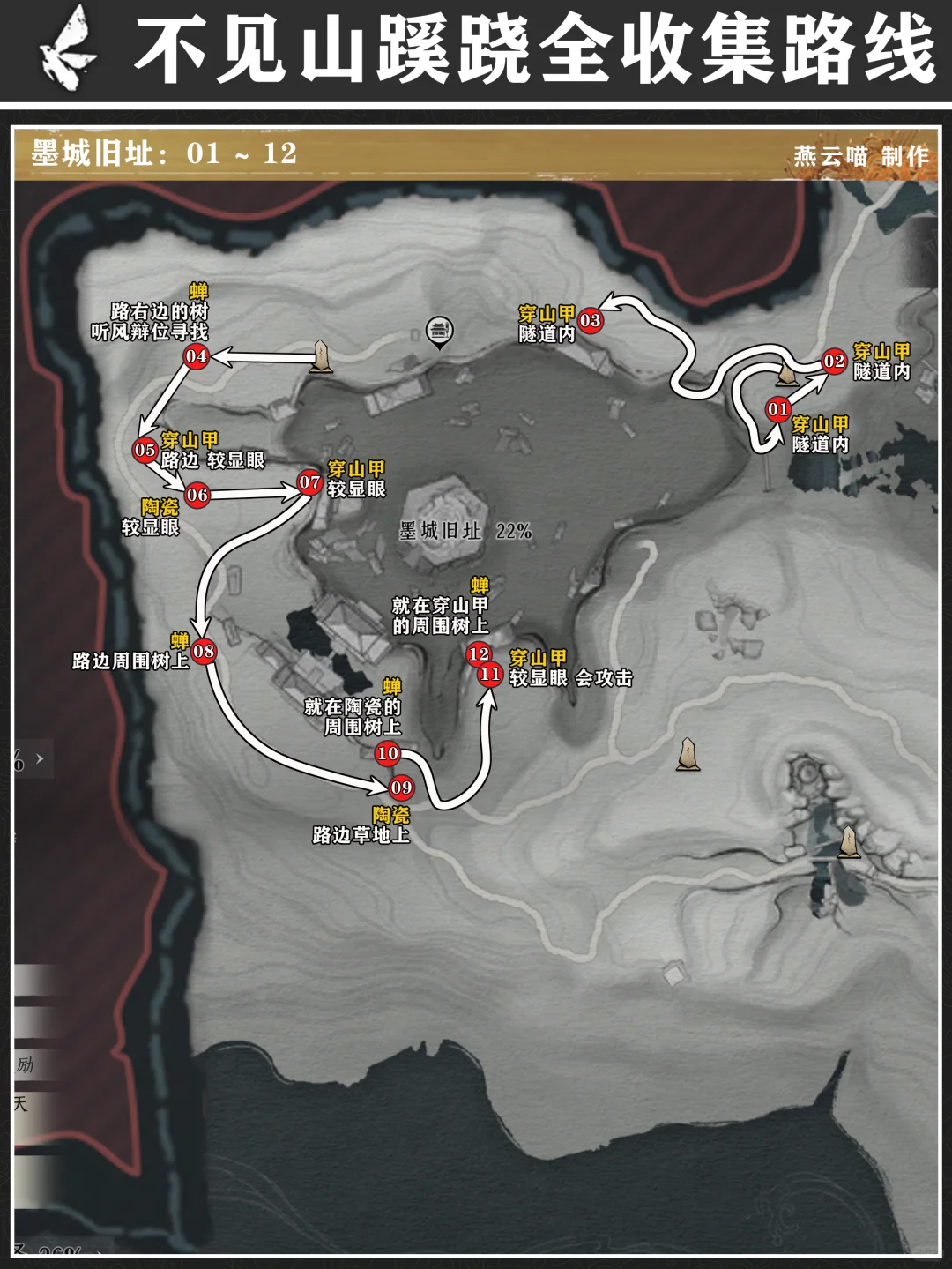The image size is (952, 1269).
Task: Click marker 12 on the map
Action: tap(479, 653)
